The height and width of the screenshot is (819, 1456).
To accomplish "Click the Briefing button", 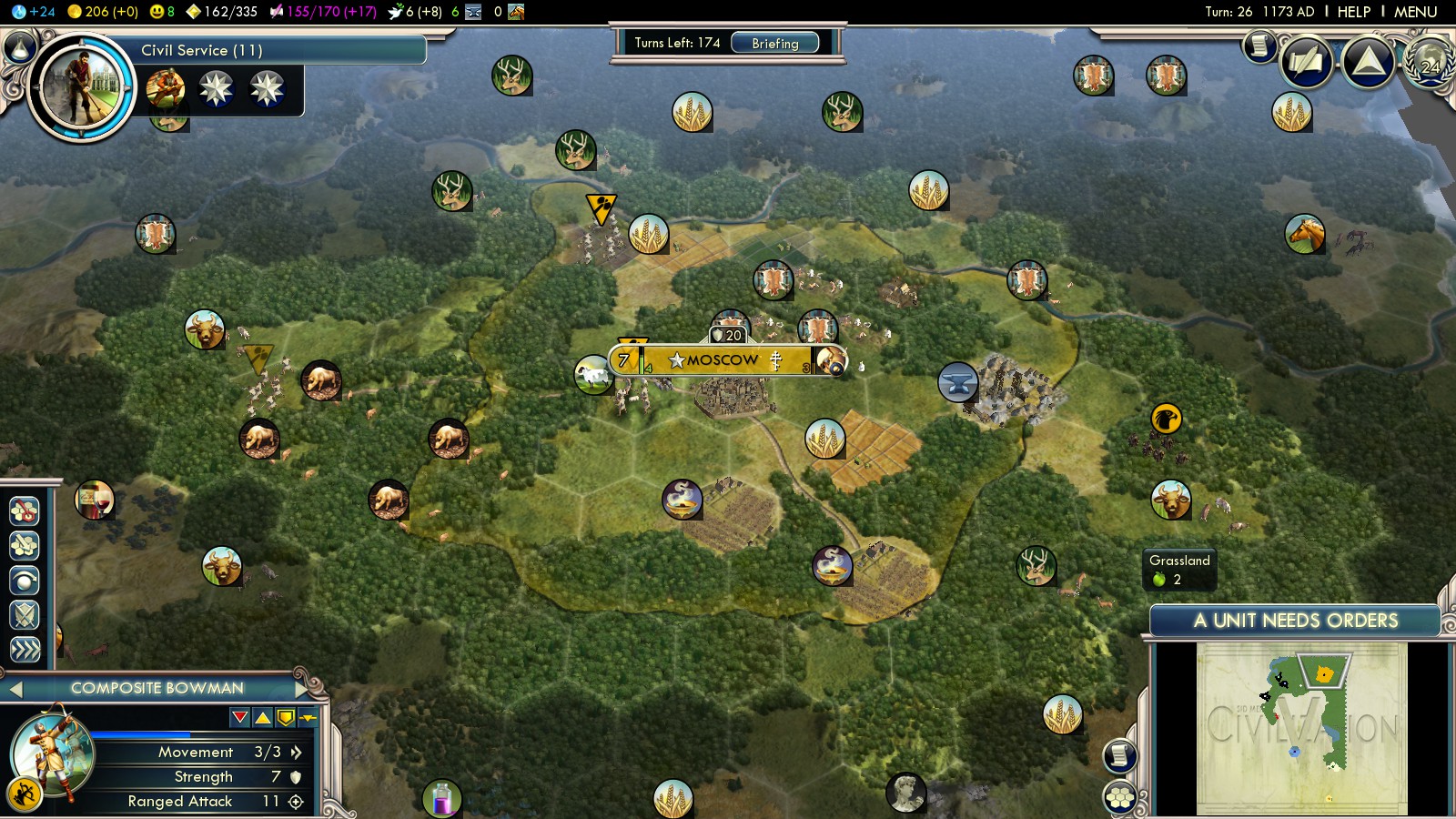I will pyautogui.click(x=774, y=43).
